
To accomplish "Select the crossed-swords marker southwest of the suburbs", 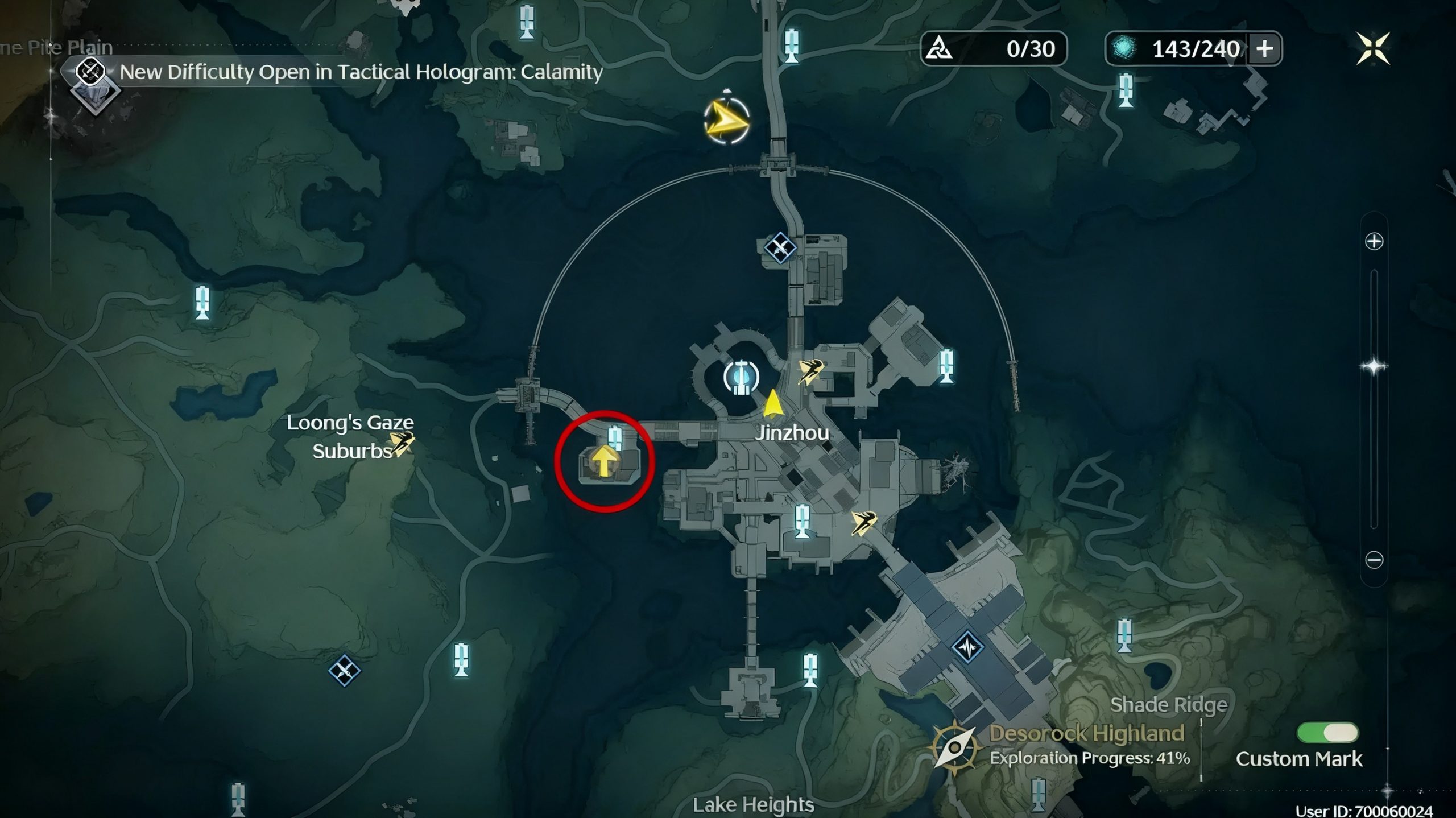I will pos(344,671).
